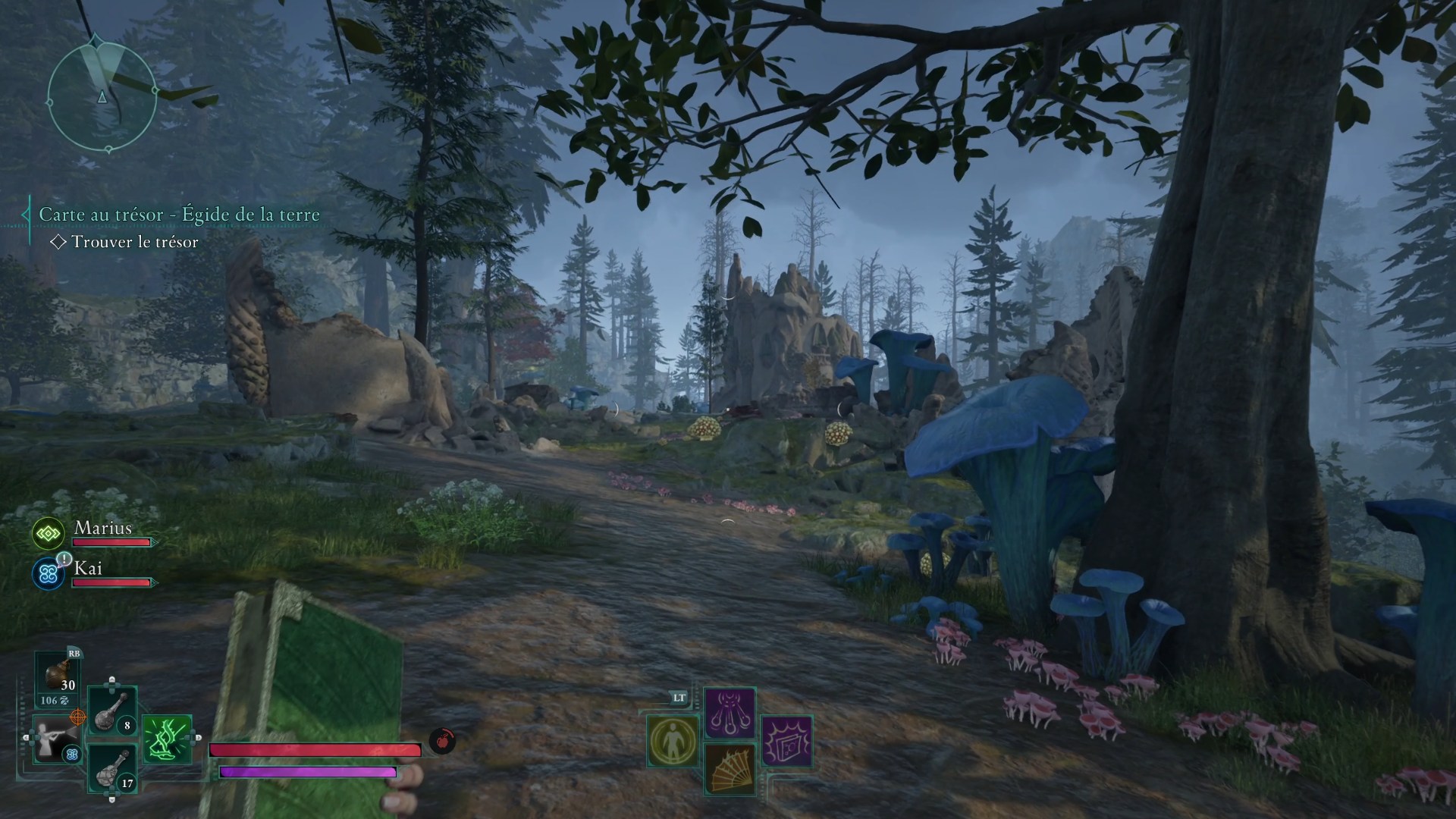Select the "Trouver le trésor" objective
Viewport: 1456px width, 819px height.
[134, 242]
